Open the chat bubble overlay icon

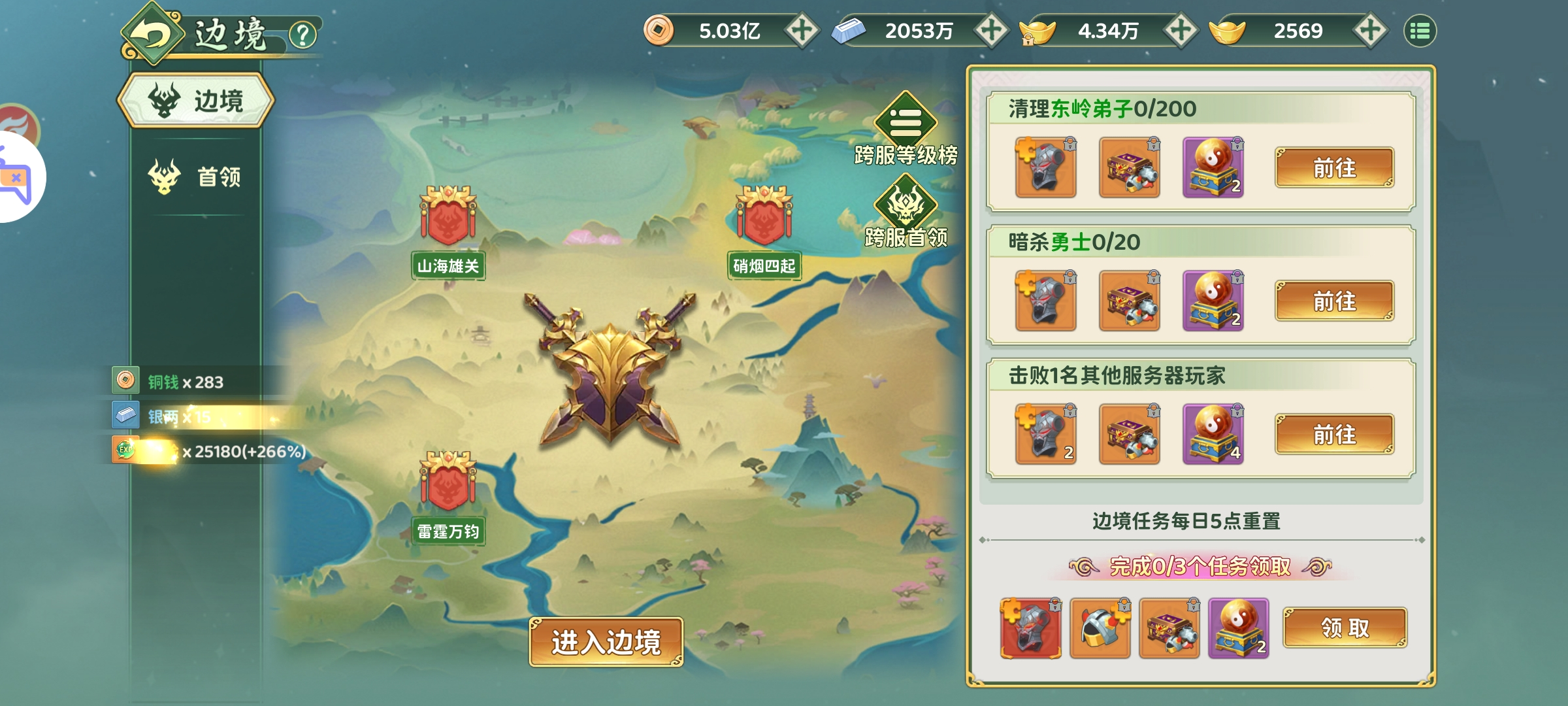pos(16,176)
